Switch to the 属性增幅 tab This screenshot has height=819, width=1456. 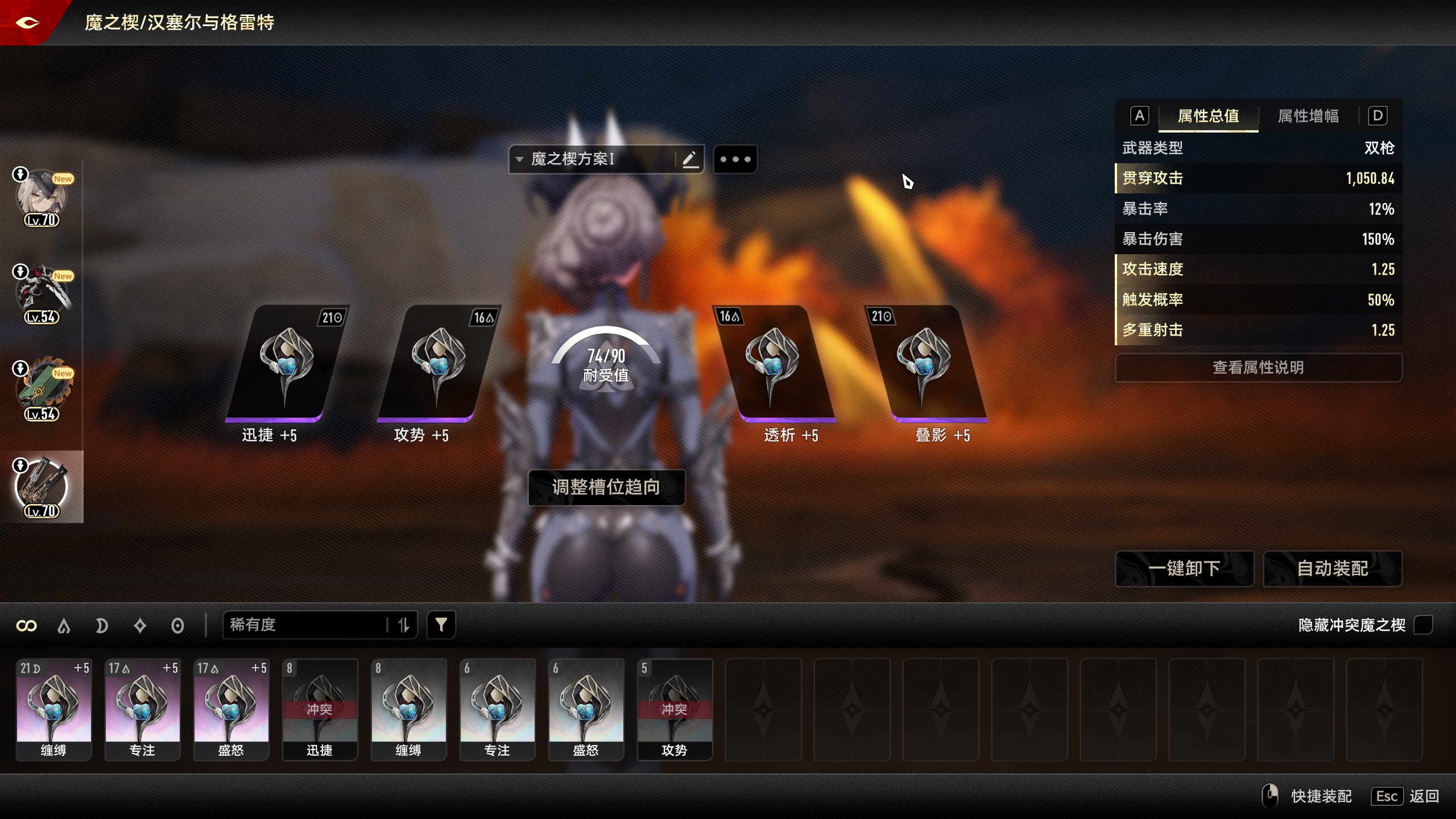pos(1308,116)
